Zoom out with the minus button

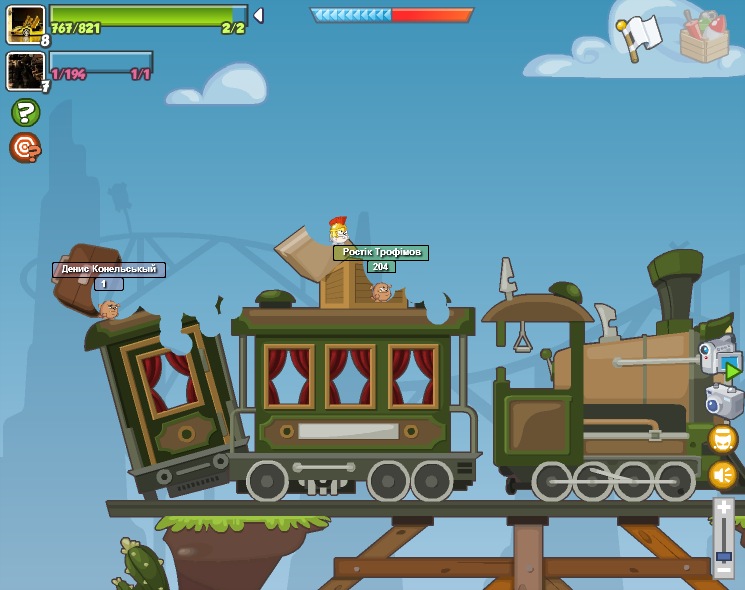pyautogui.click(x=724, y=569)
